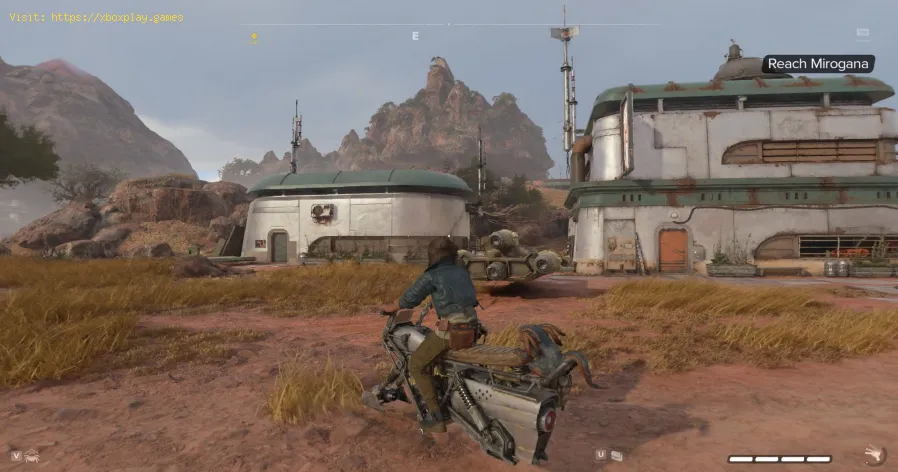Click the yellow quest marker on the compass
This screenshot has width=898, height=472.
click(254, 38)
